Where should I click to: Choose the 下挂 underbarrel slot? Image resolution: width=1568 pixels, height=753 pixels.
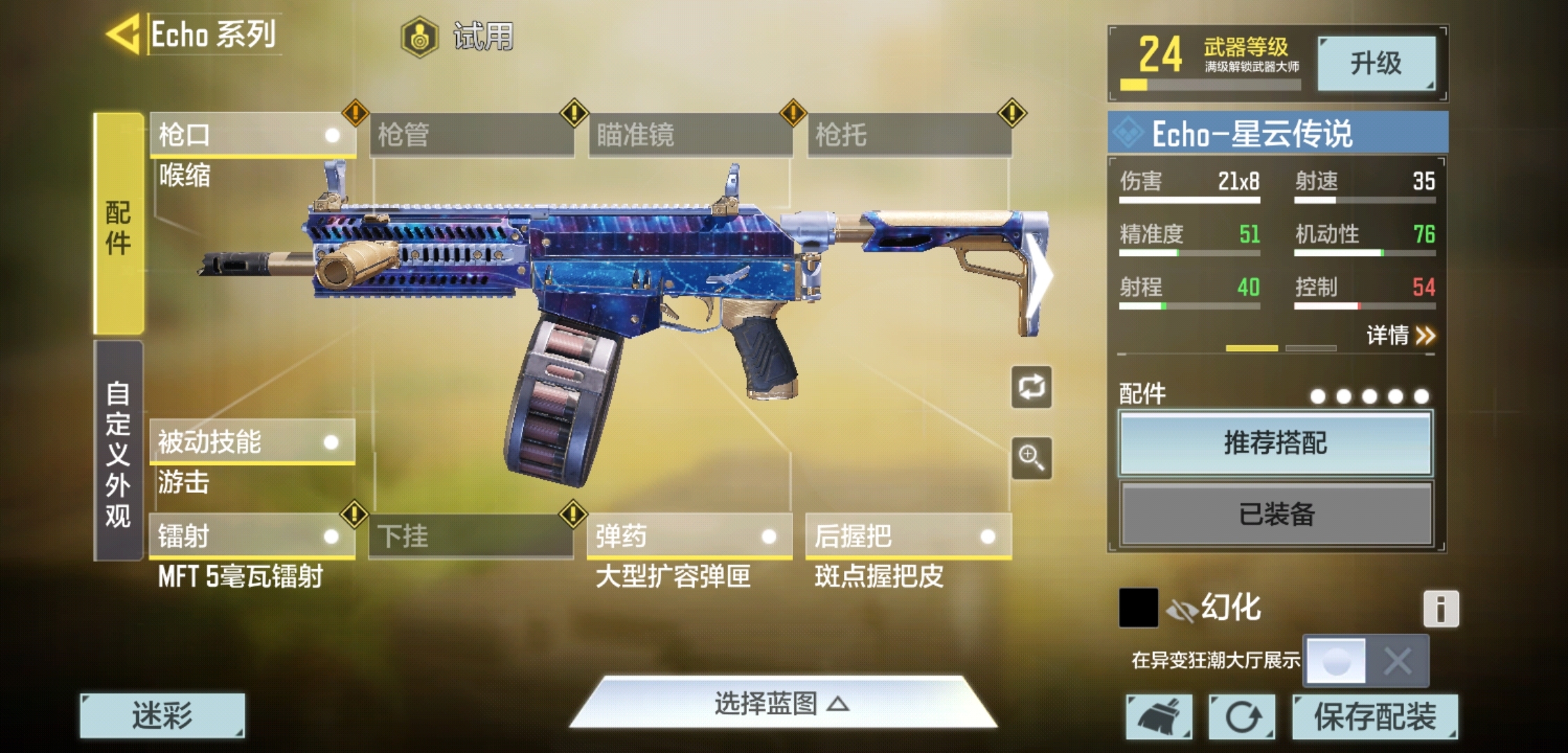tap(471, 536)
